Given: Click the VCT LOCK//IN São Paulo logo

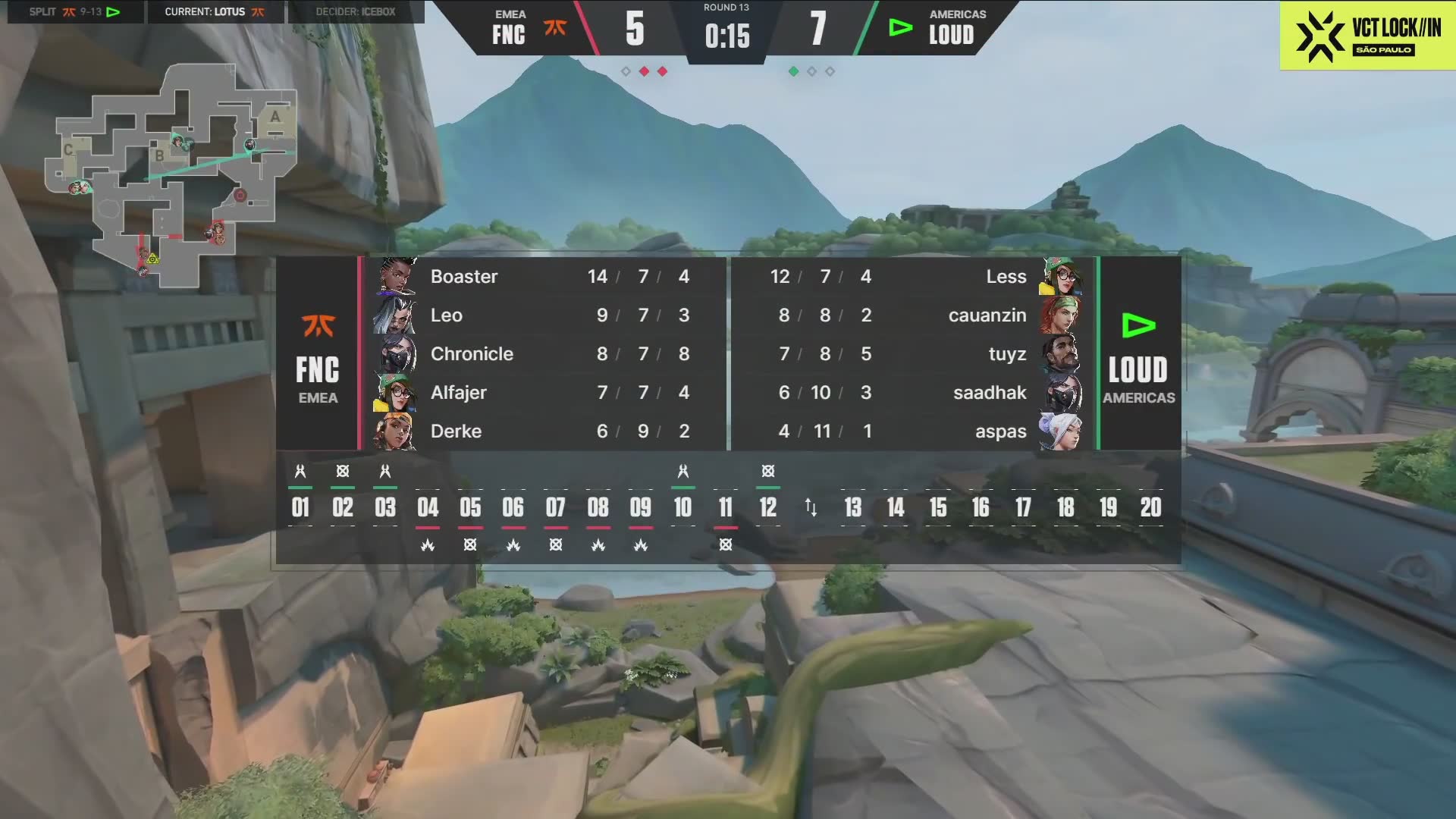Looking at the screenshot, I should pyautogui.click(x=1367, y=36).
